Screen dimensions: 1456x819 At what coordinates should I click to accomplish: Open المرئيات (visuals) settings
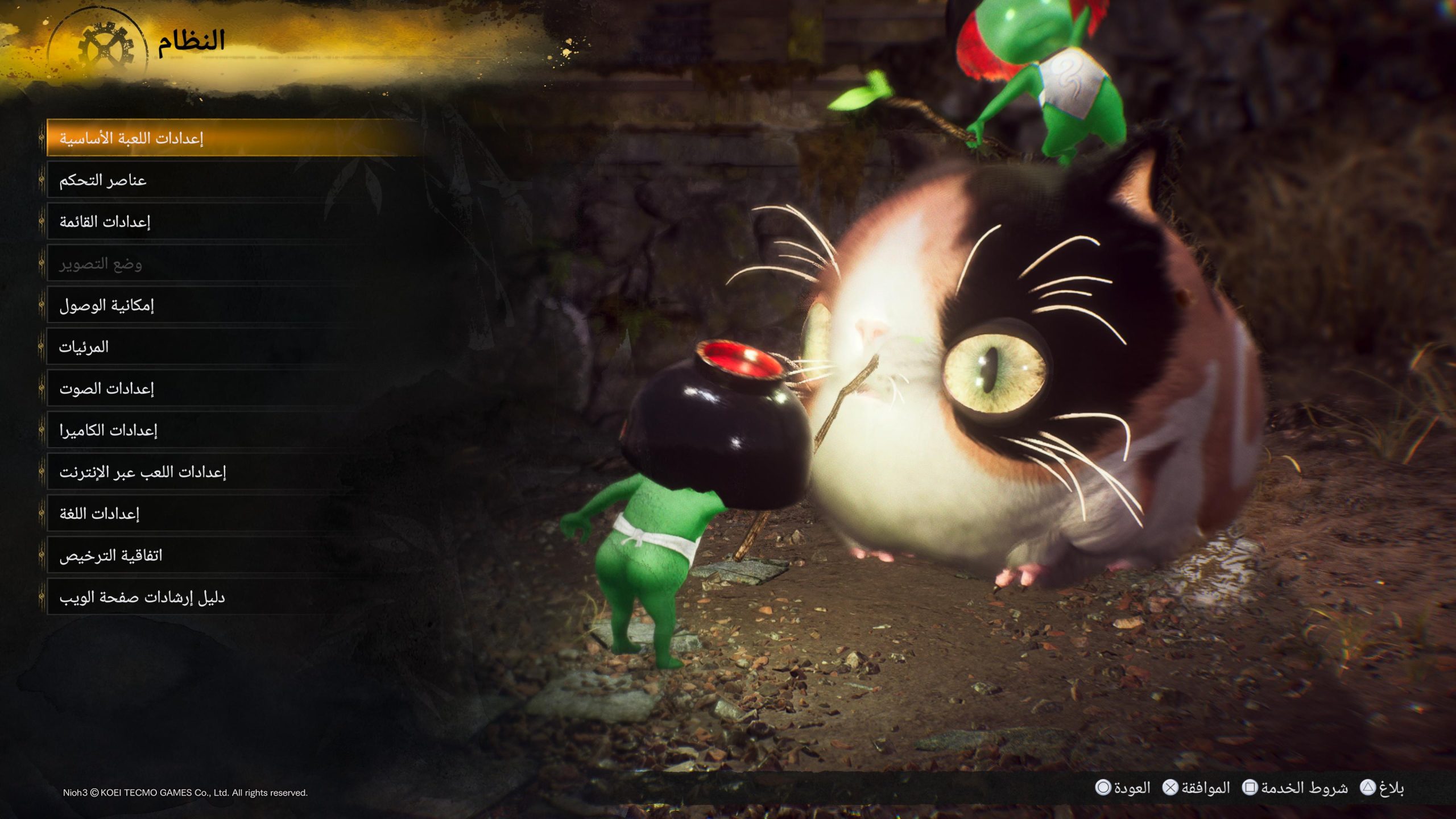click(171, 346)
